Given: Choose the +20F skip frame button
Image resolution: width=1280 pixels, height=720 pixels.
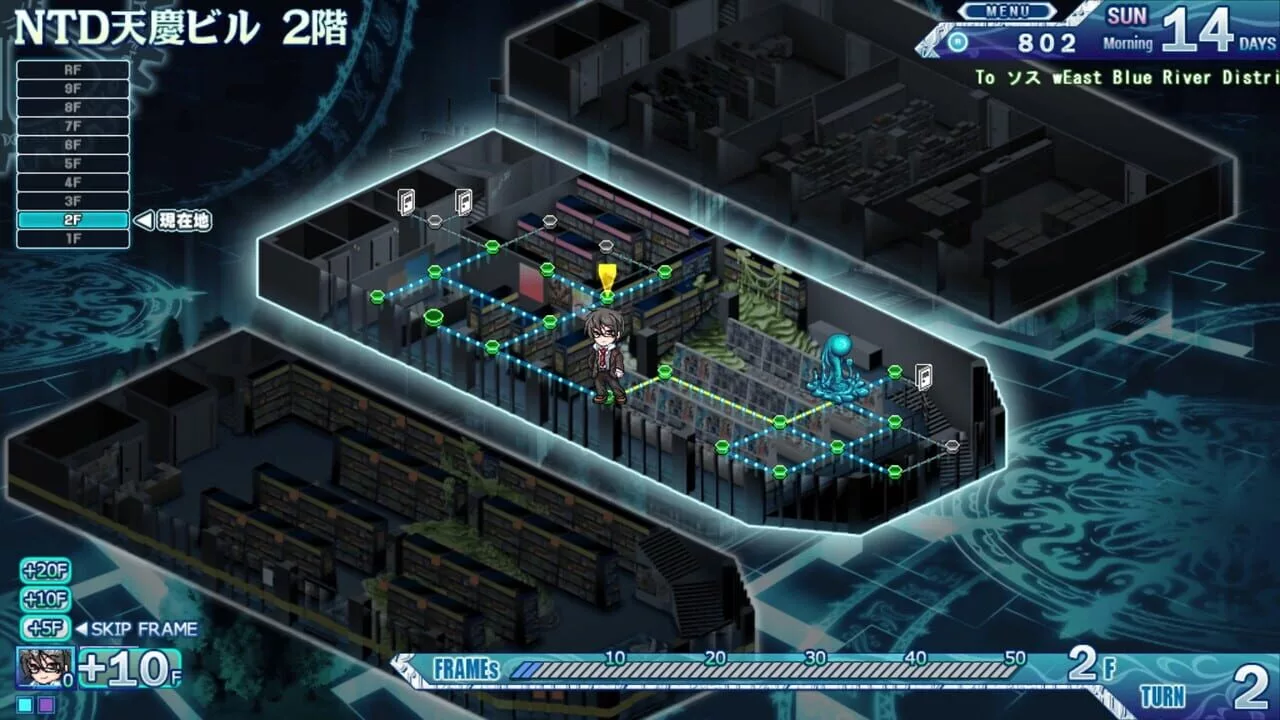Looking at the screenshot, I should tap(45, 571).
